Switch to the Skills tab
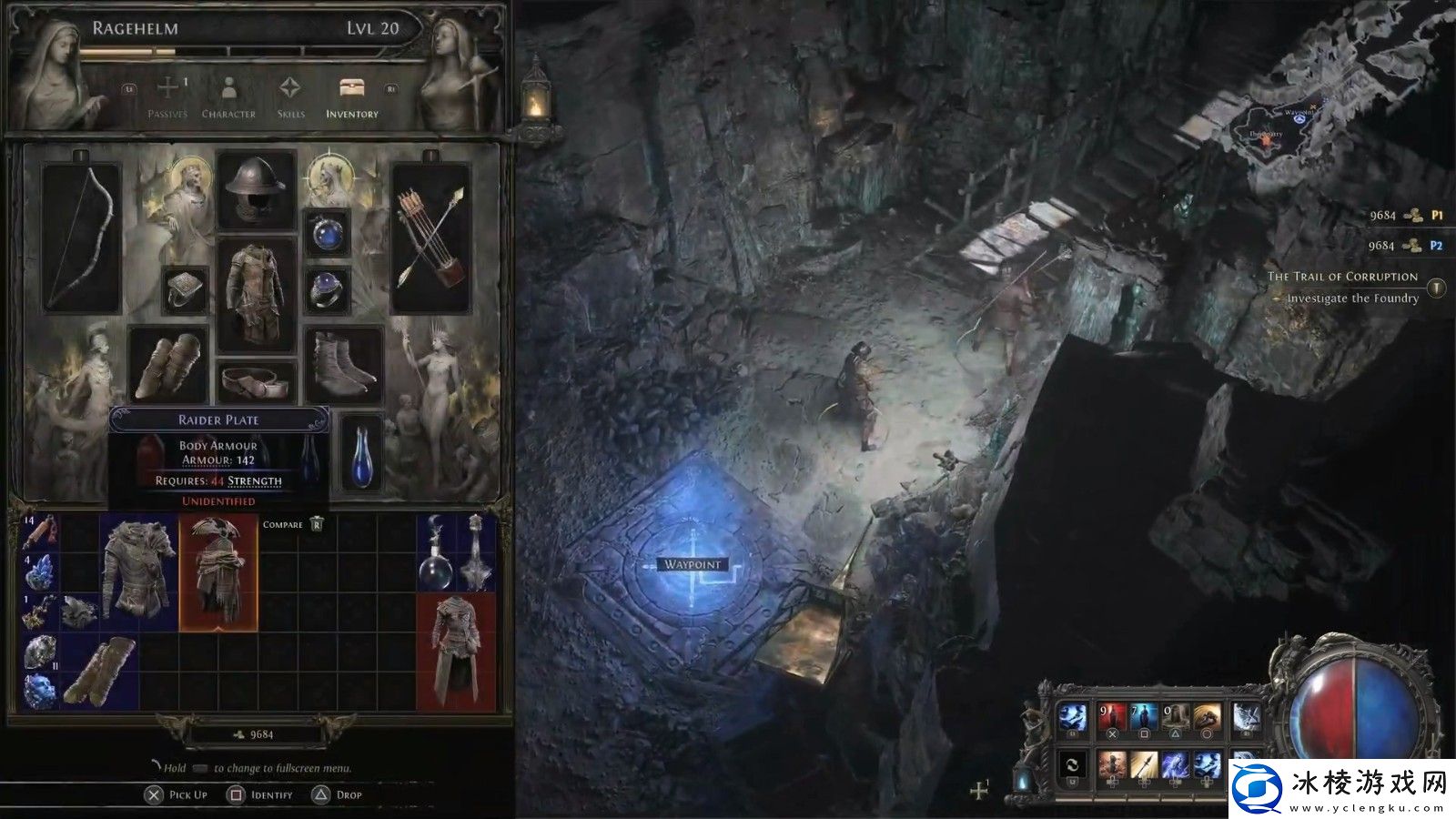Viewport: 1456px width, 819px height. [x=290, y=97]
